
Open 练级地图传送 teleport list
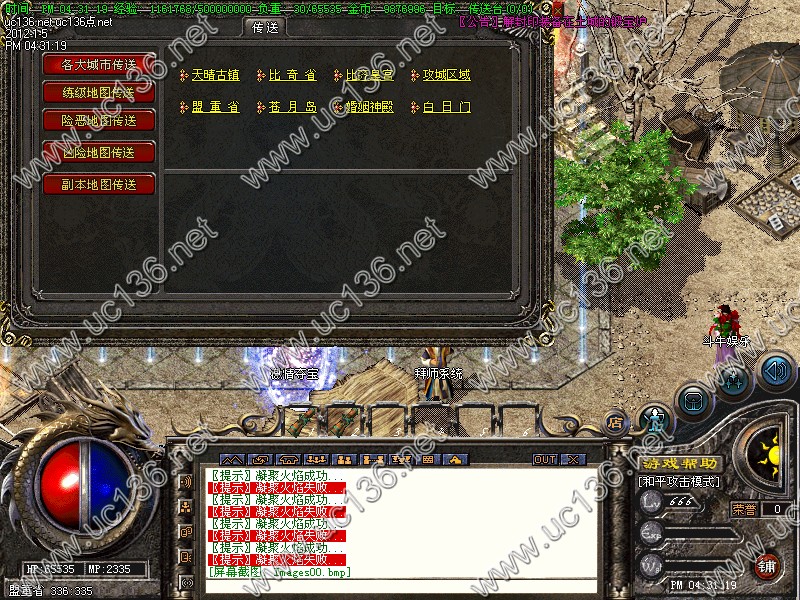(x=100, y=92)
